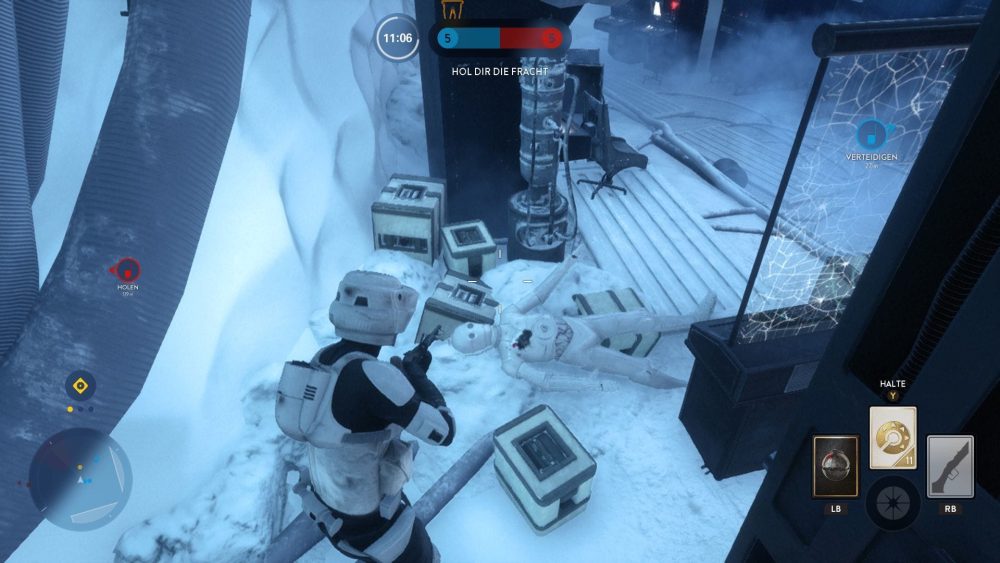Viewport: 1000px width, 563px height.
Task: Click the circular radar minimap
Action: coord(80,480)
